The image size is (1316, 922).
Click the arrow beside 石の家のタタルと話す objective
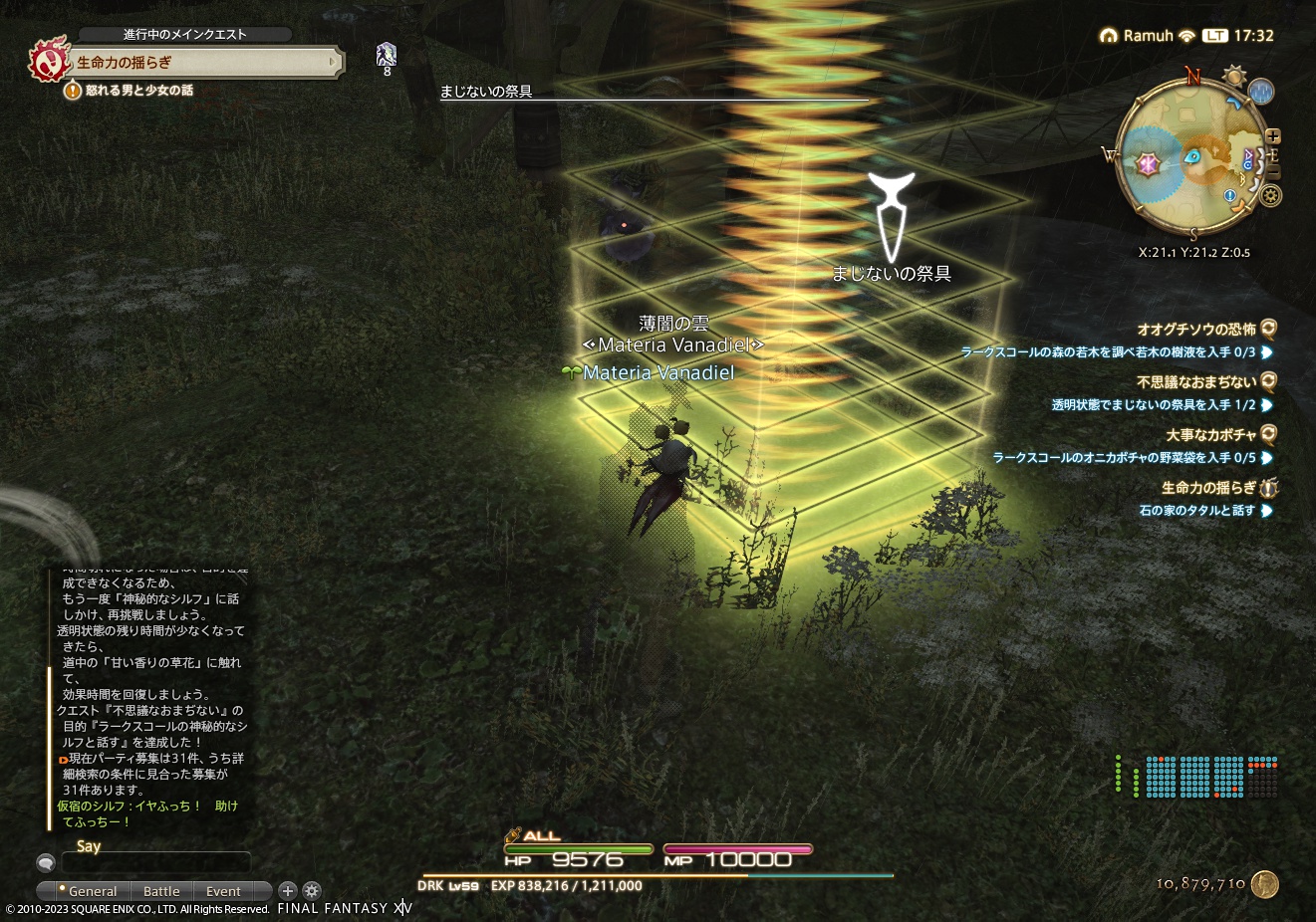tap(1267, 511)
